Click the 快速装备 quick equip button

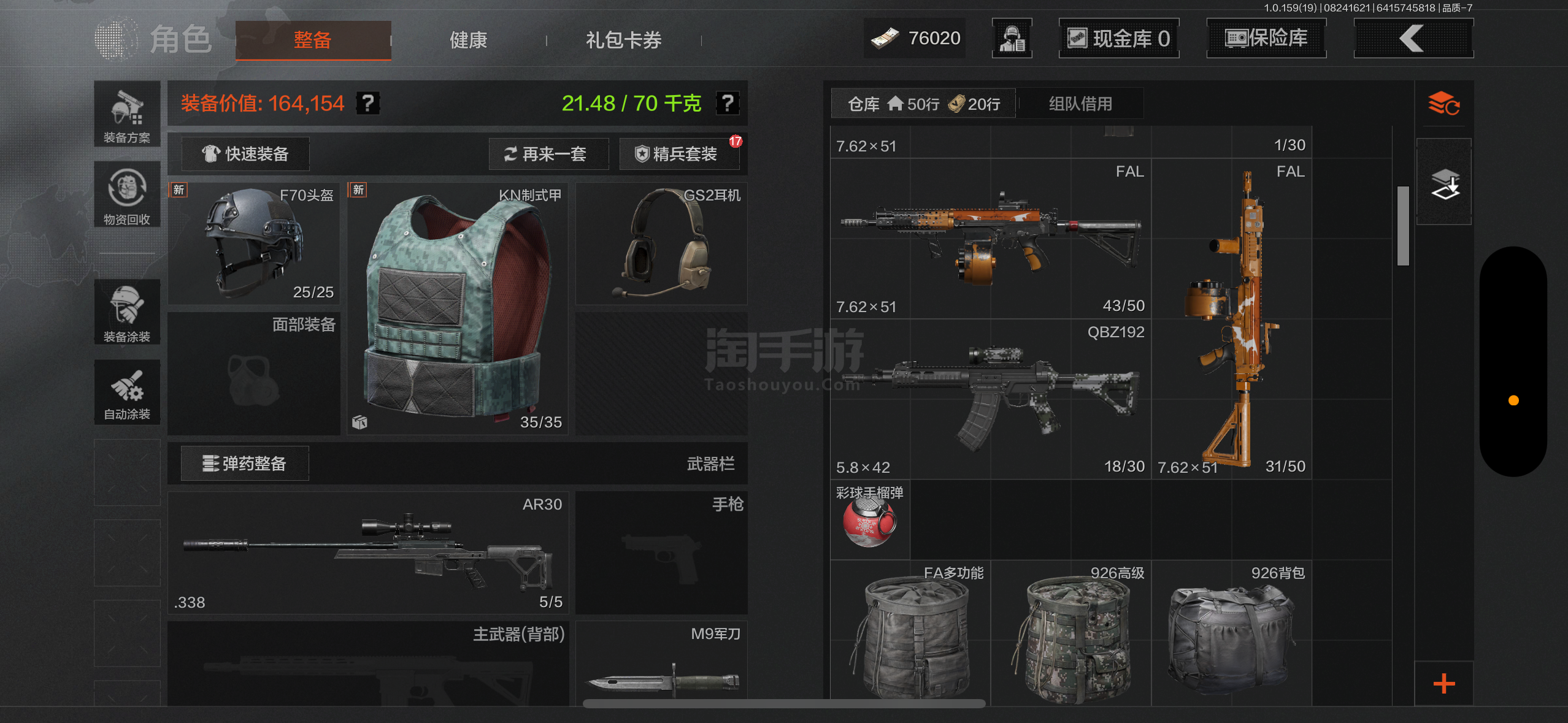[246, 154]
